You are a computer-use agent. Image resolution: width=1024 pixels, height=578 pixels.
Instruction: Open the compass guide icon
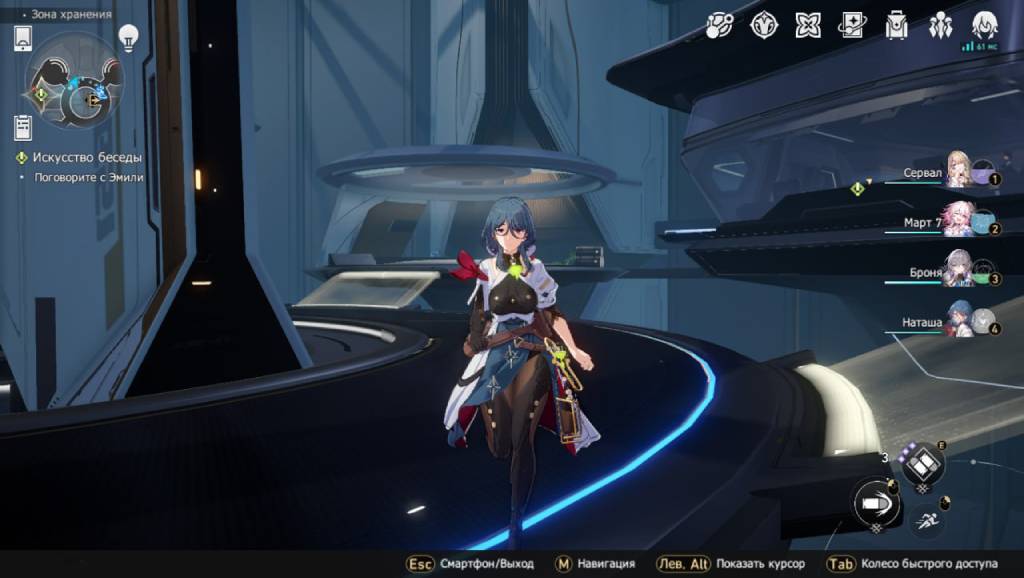[764, 26]
